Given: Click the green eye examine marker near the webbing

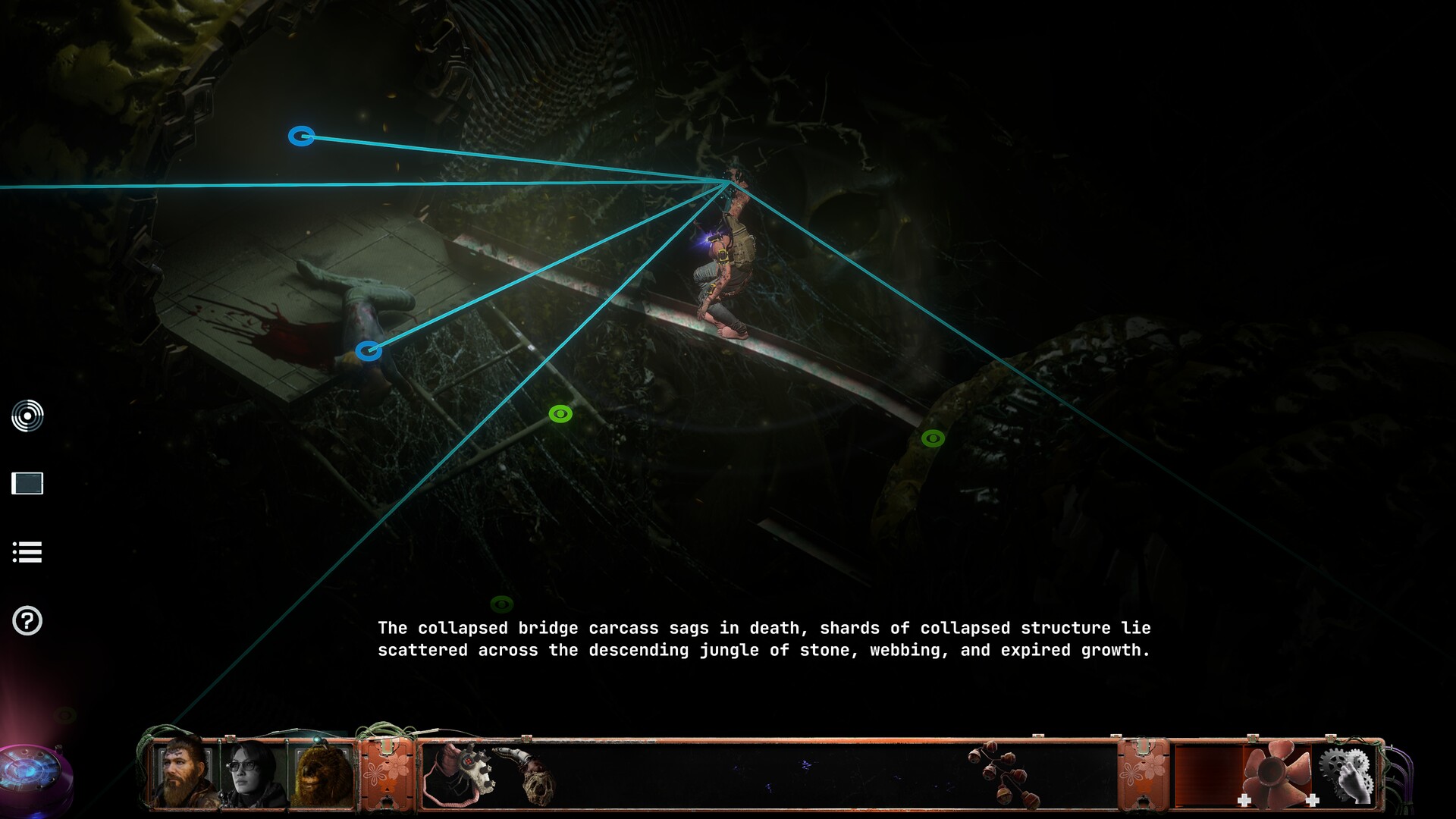Looking at the screenshot, I should coord(560,413).
